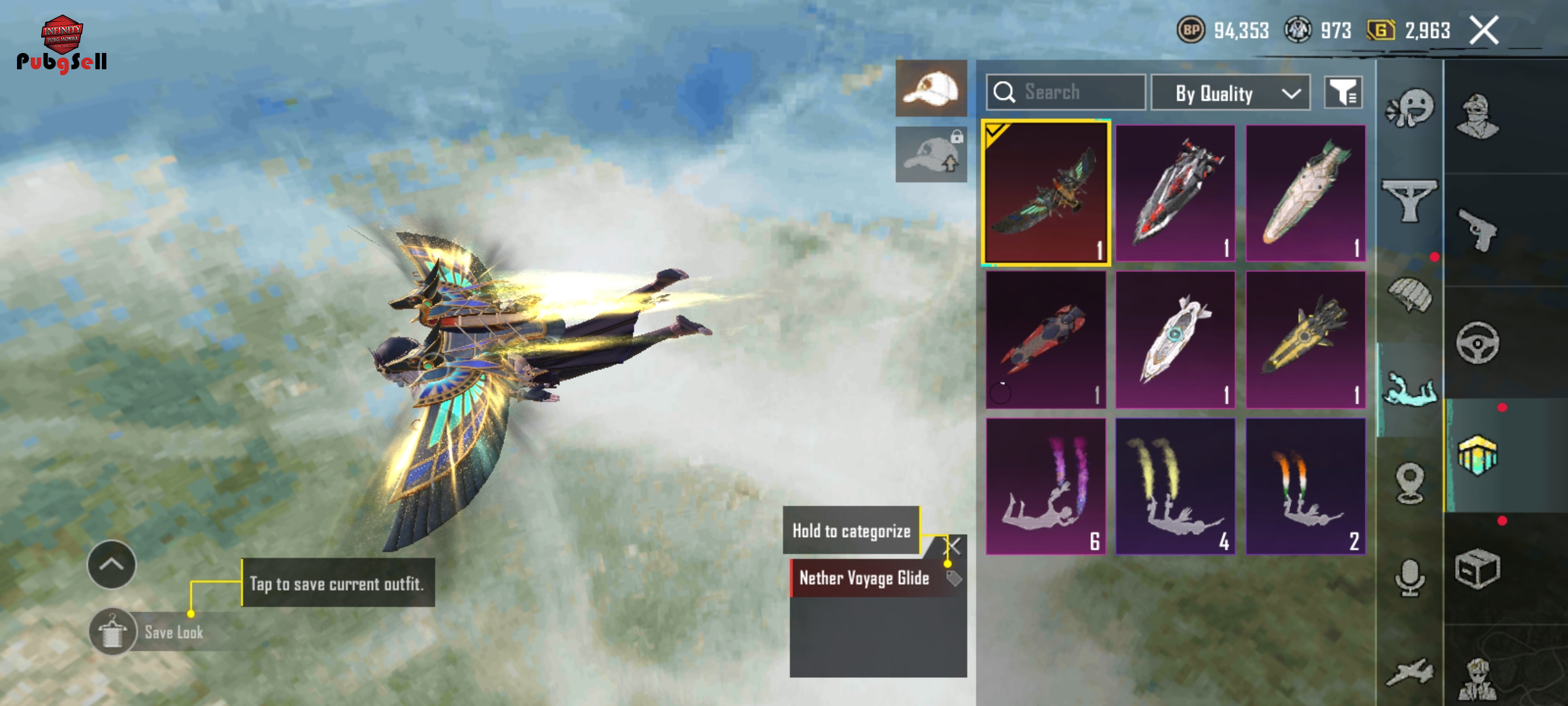The image size is (1568, 706).
Task: Close the Nether Voyage Glide tooltip
Action: (x=955, y=546)
